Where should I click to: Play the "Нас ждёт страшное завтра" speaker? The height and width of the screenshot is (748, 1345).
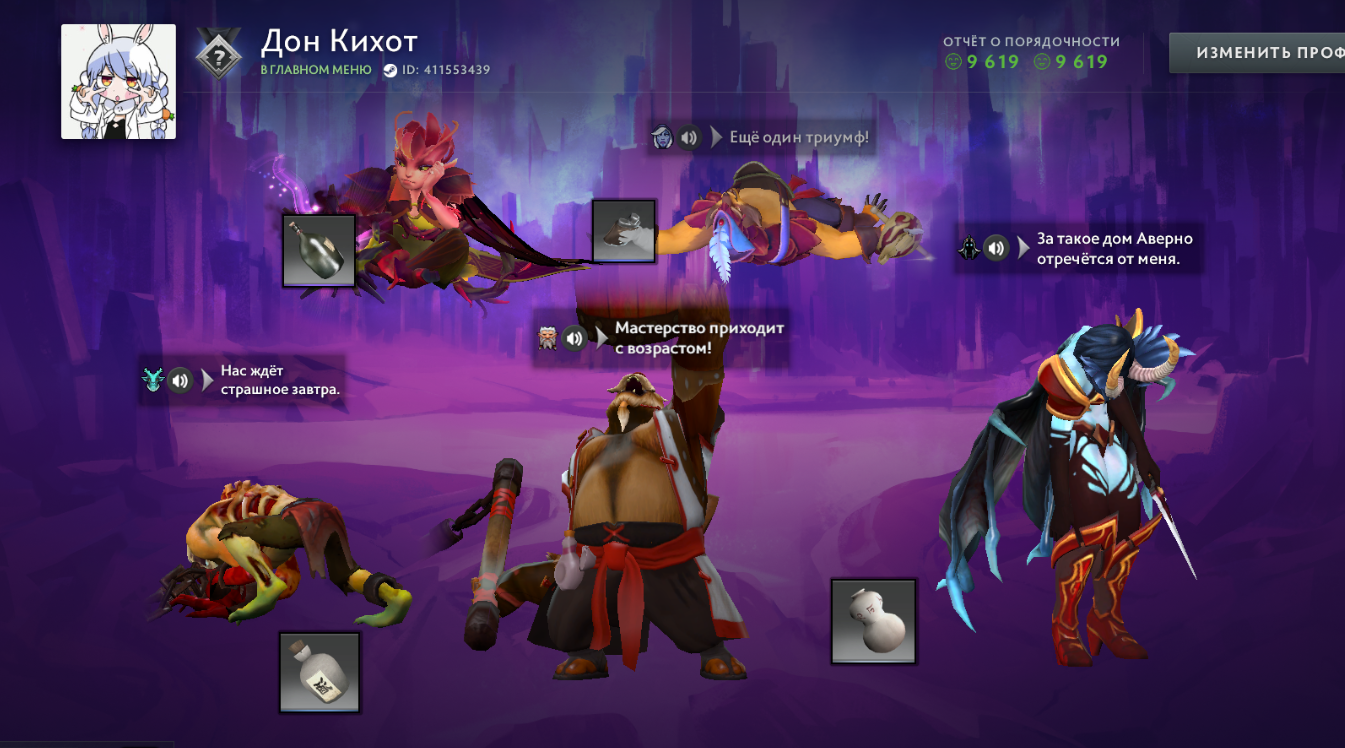coord(180,380)
